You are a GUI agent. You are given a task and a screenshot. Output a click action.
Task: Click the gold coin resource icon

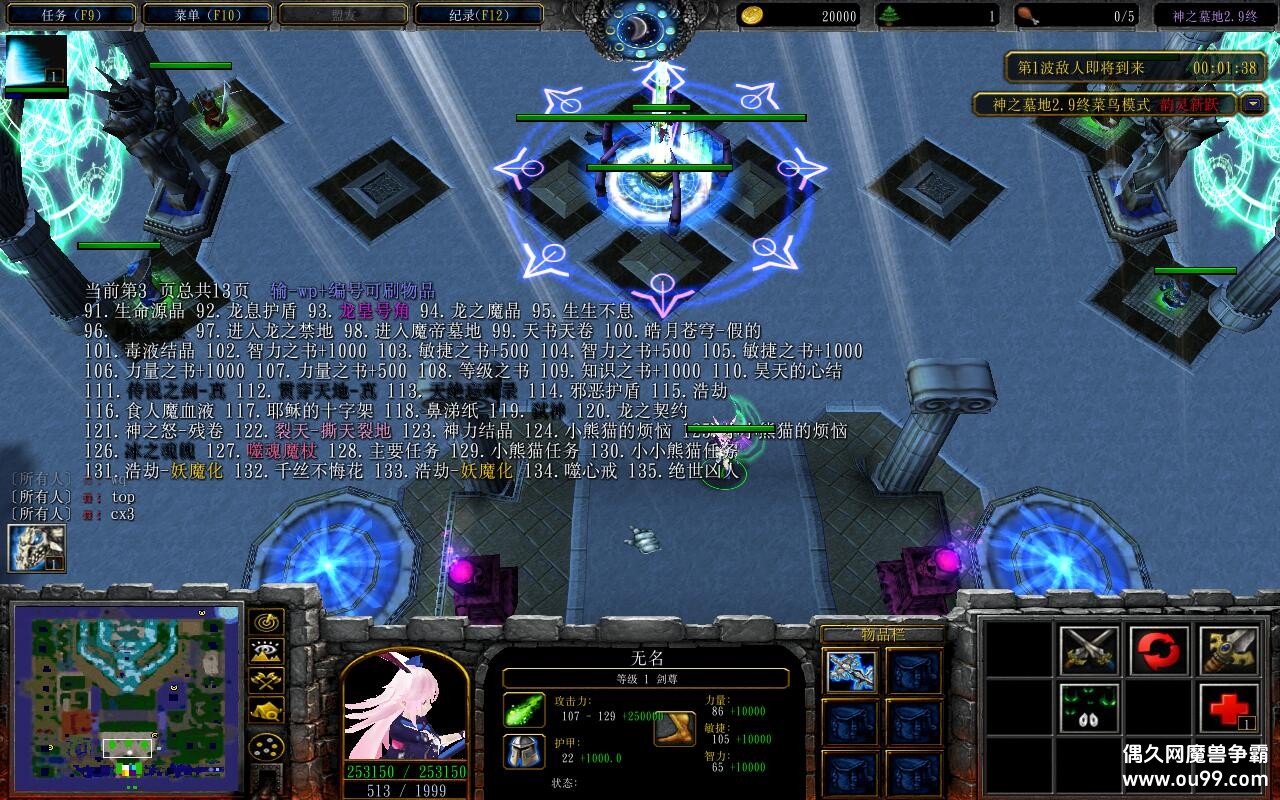755,14
